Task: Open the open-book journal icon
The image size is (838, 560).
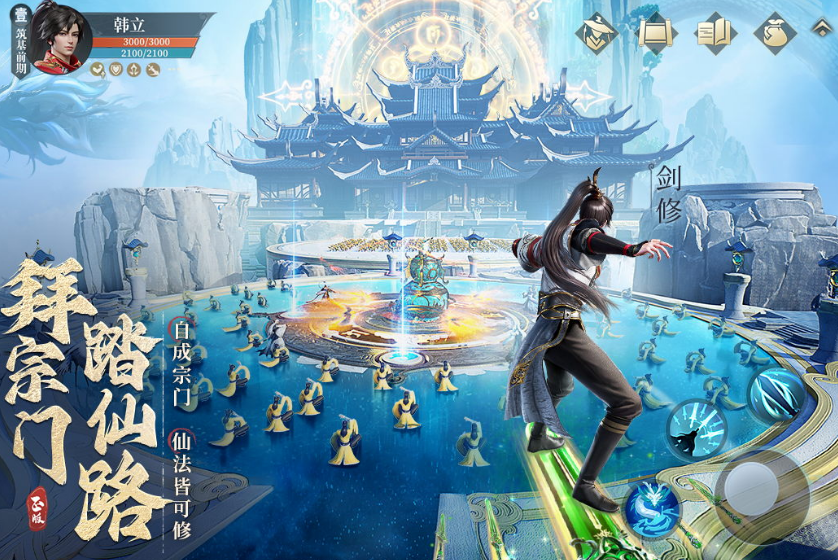Action: [715, 33]
